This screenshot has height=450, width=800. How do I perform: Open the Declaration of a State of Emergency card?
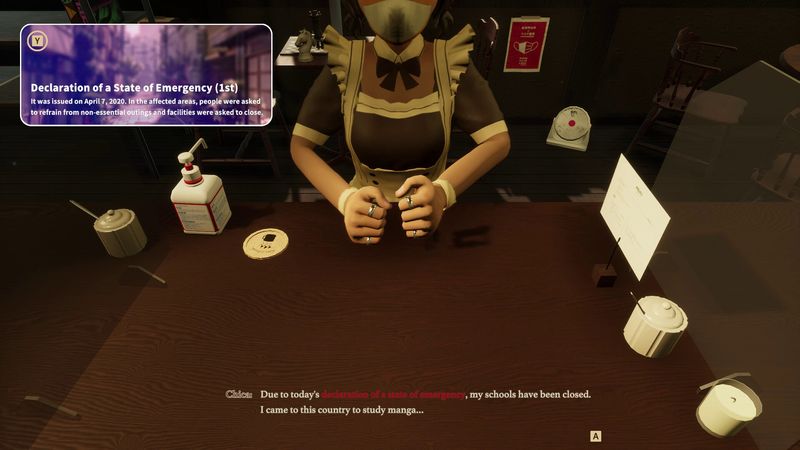tap(146, 75)
